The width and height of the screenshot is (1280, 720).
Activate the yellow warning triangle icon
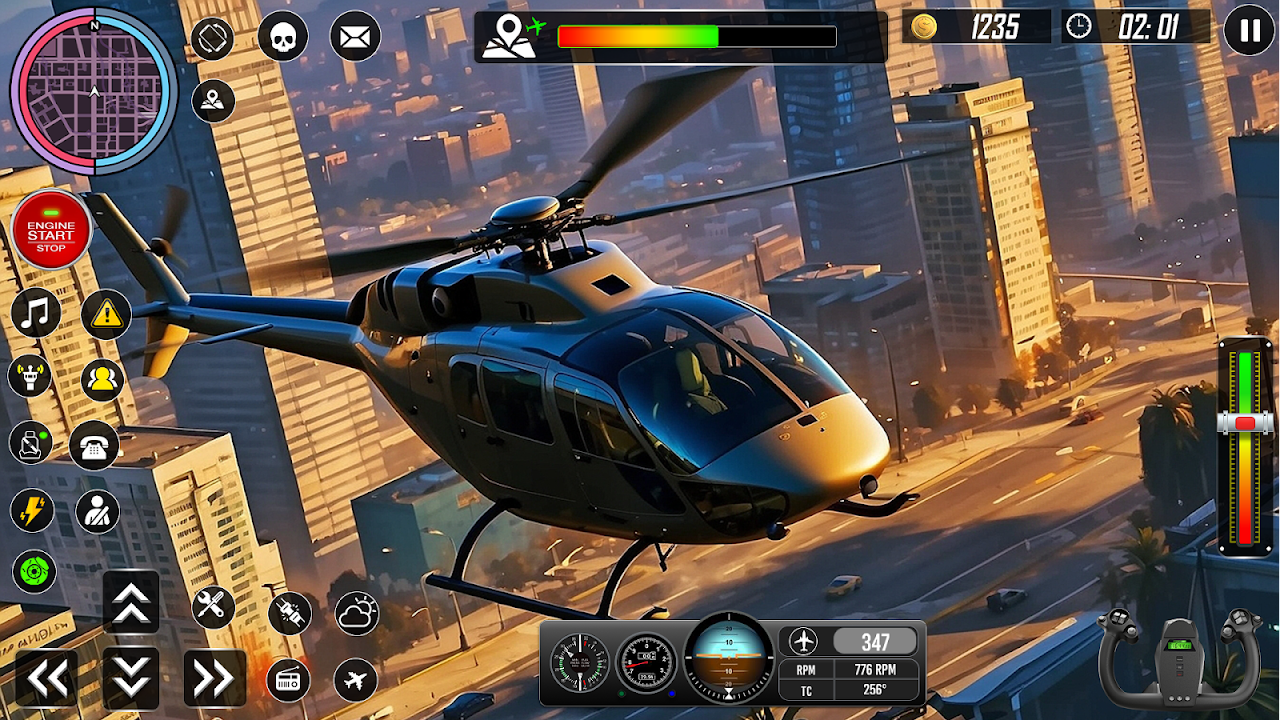(105, 316)
